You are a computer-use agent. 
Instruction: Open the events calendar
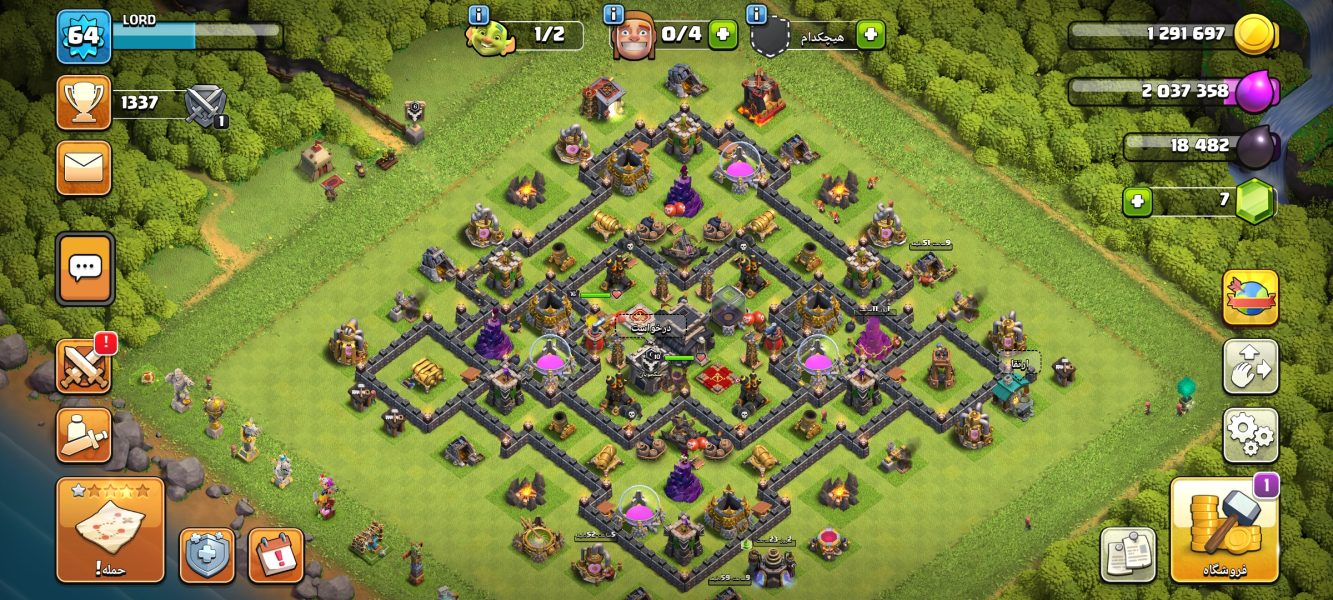(275, 555)
